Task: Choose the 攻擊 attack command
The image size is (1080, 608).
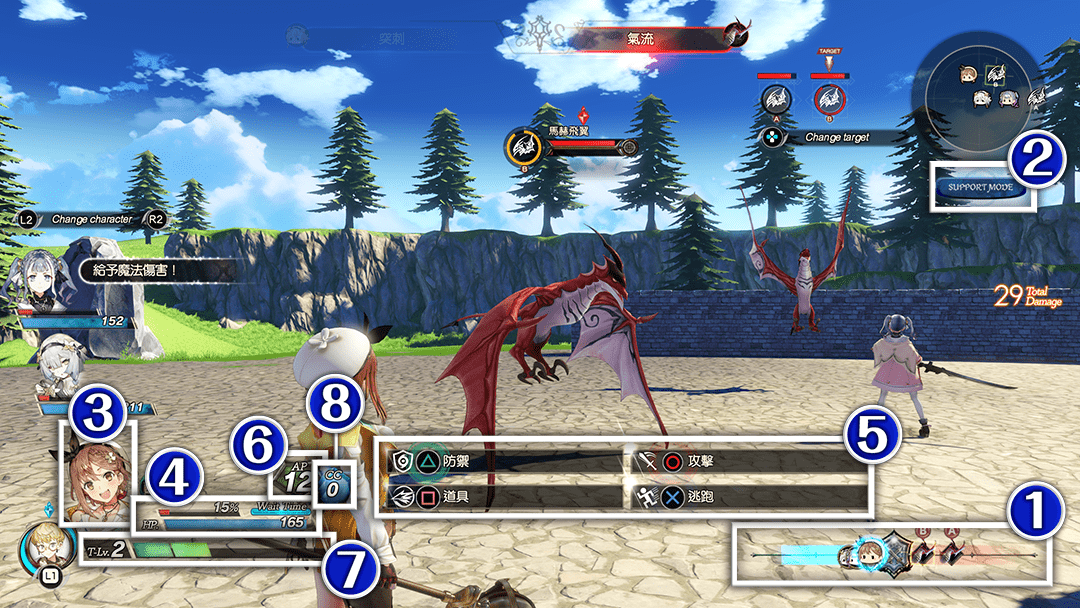Action: coord(700,462)
